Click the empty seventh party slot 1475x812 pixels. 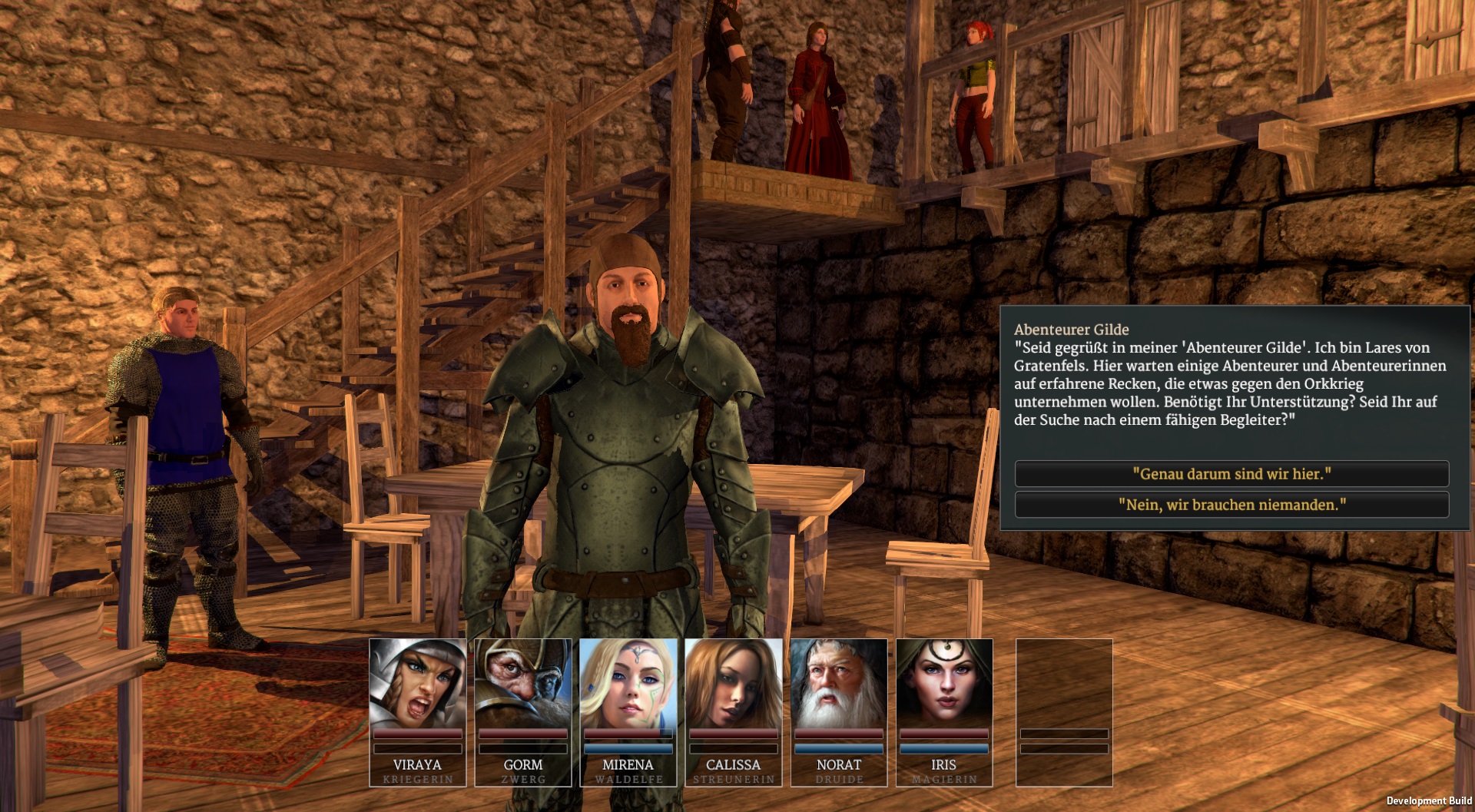point(1064,711)
